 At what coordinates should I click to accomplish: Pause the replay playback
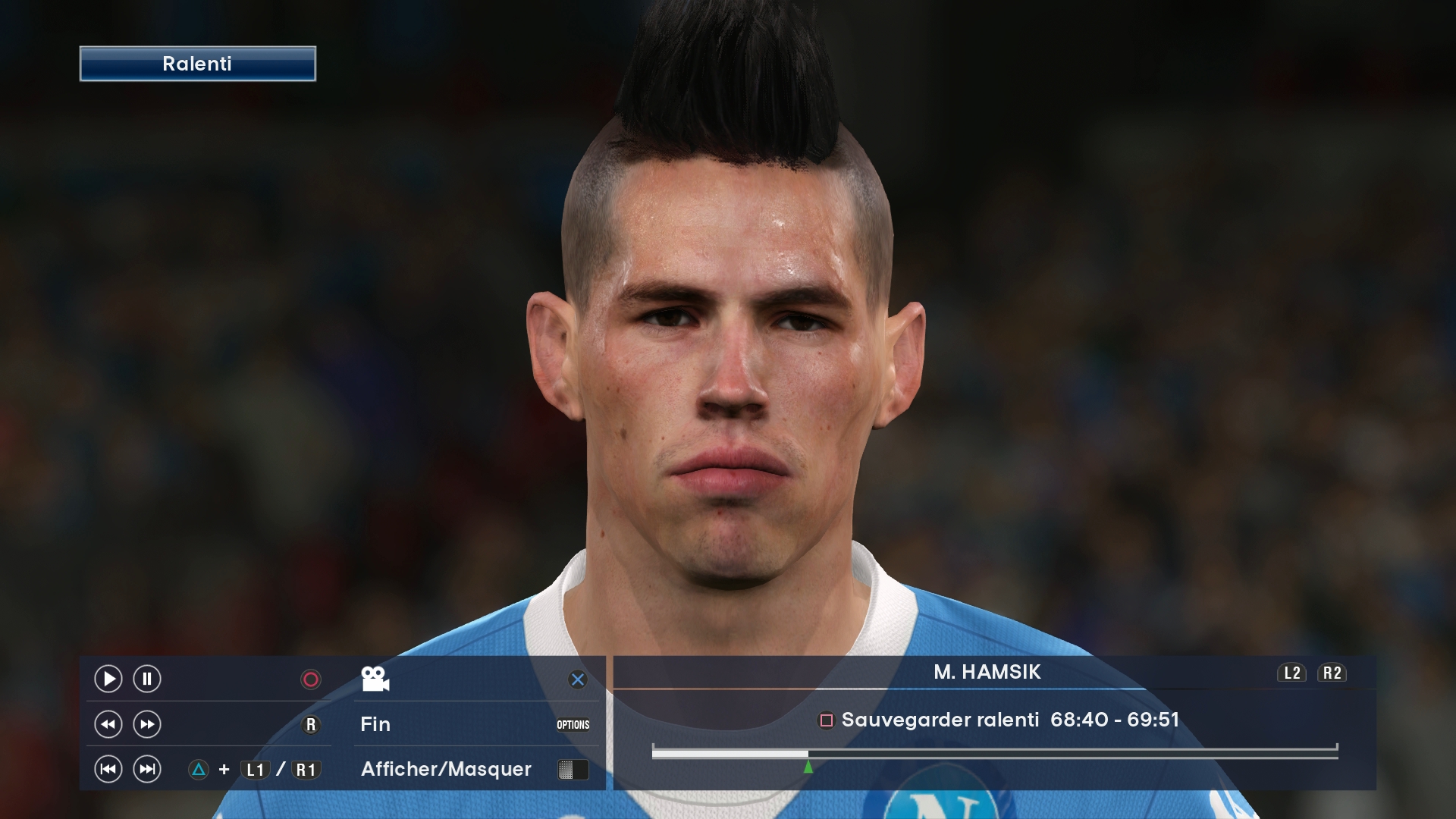point(146,679)
